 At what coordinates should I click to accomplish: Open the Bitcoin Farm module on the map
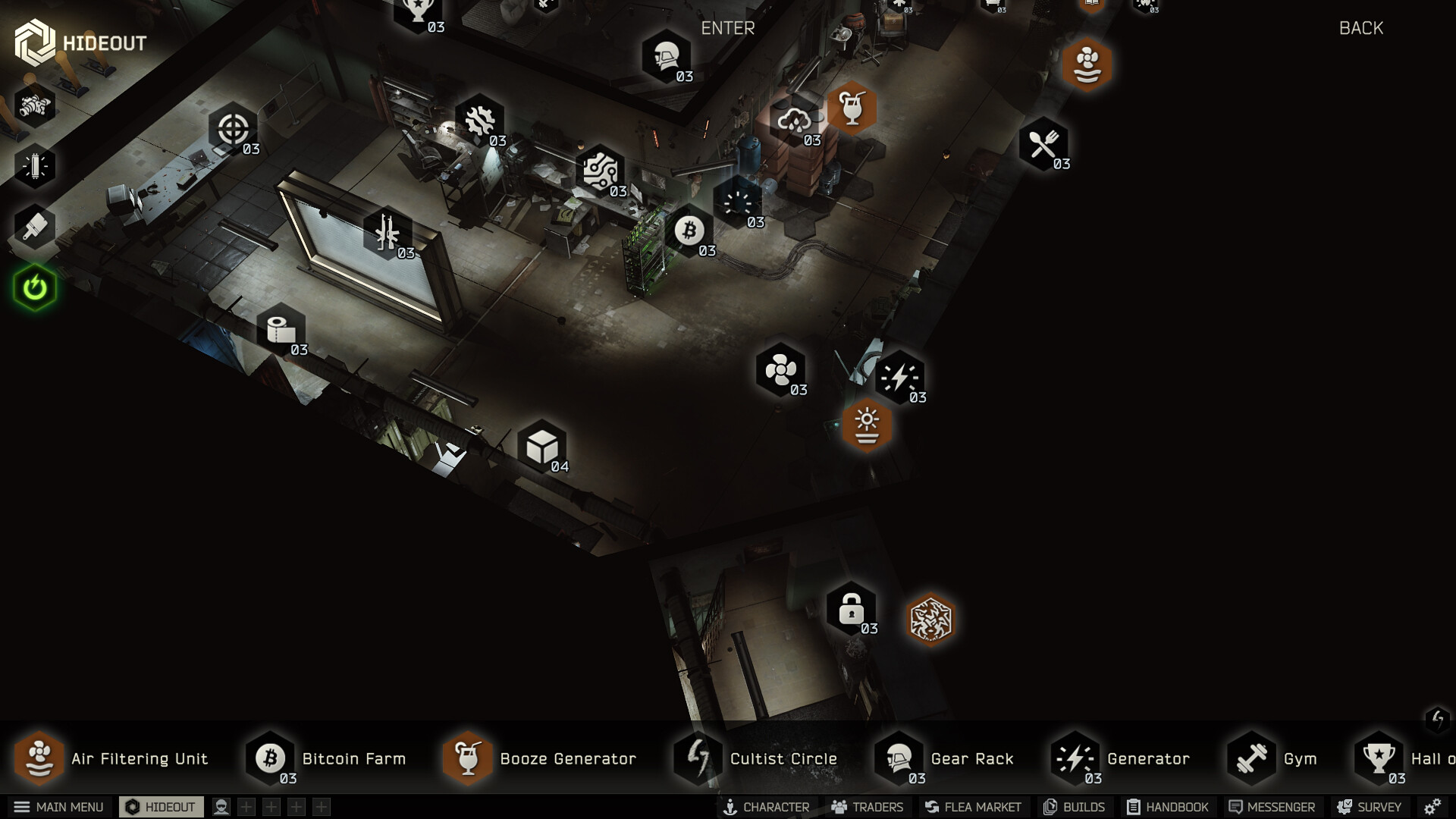click(691, 231)
